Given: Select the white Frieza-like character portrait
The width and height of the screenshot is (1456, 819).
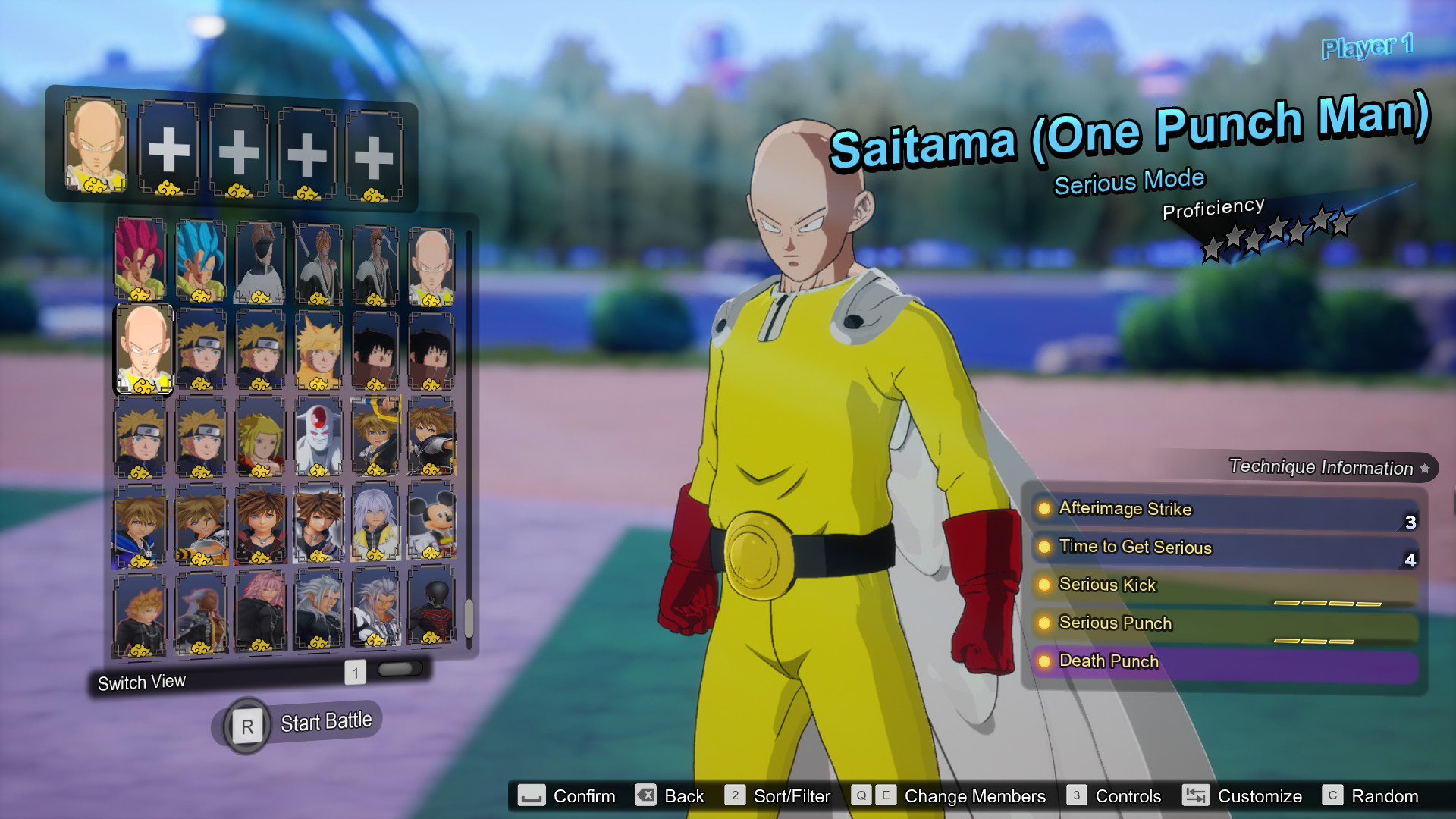Looking at the screenshot, I should [318, 440].
